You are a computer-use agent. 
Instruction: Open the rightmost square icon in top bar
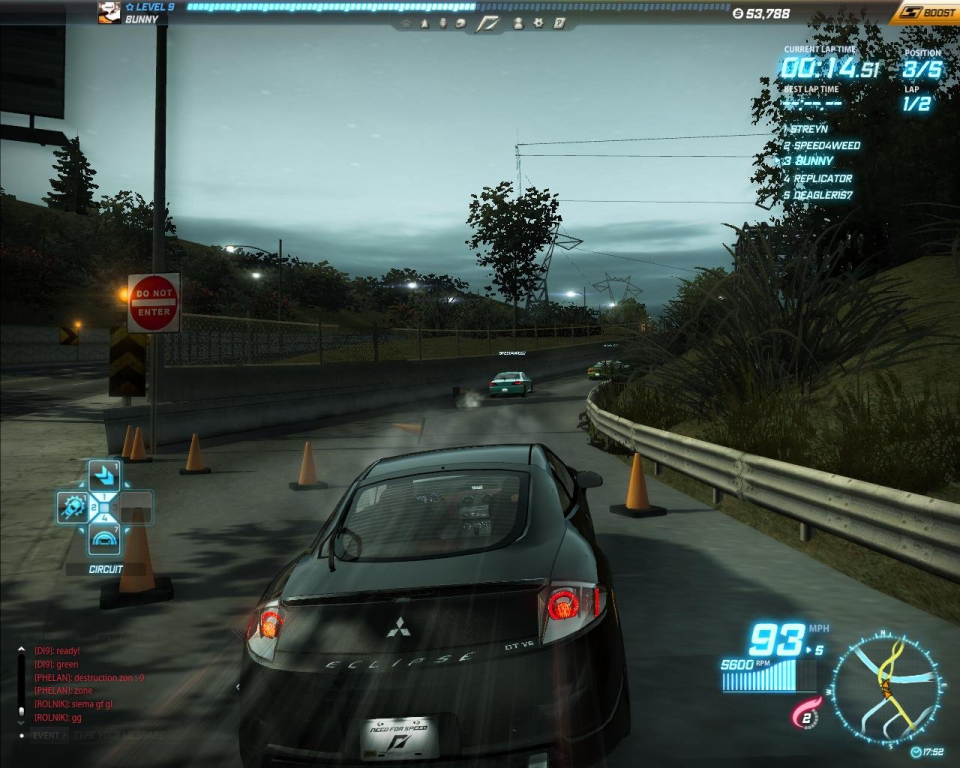coord(559,22)
